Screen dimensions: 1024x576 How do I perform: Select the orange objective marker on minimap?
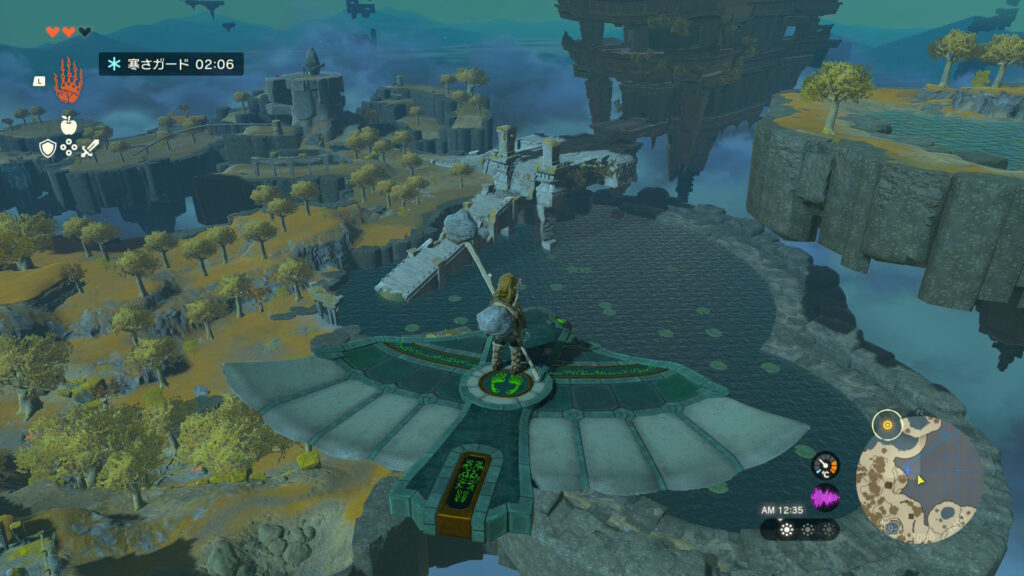pyautogui.click(x=886, y=426)
